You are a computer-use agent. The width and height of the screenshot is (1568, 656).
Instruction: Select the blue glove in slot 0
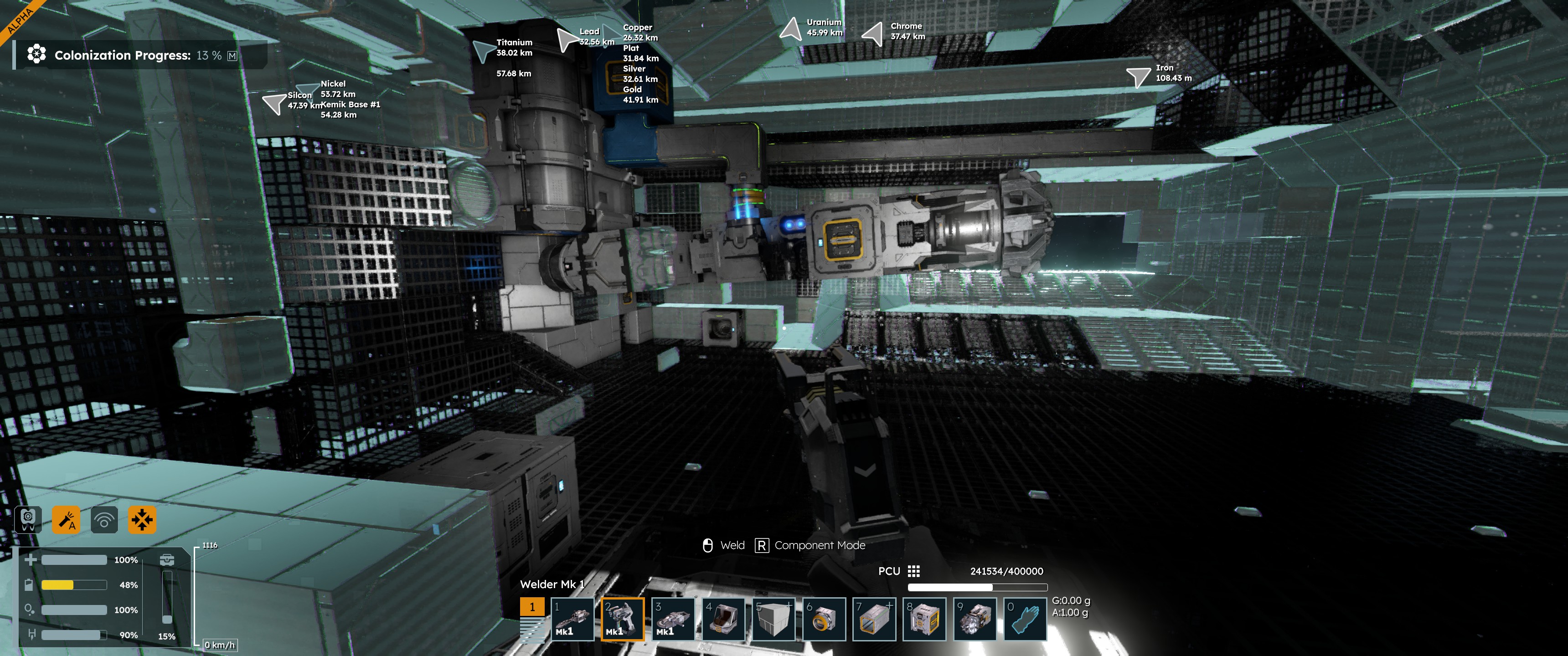click(1025, 619)
